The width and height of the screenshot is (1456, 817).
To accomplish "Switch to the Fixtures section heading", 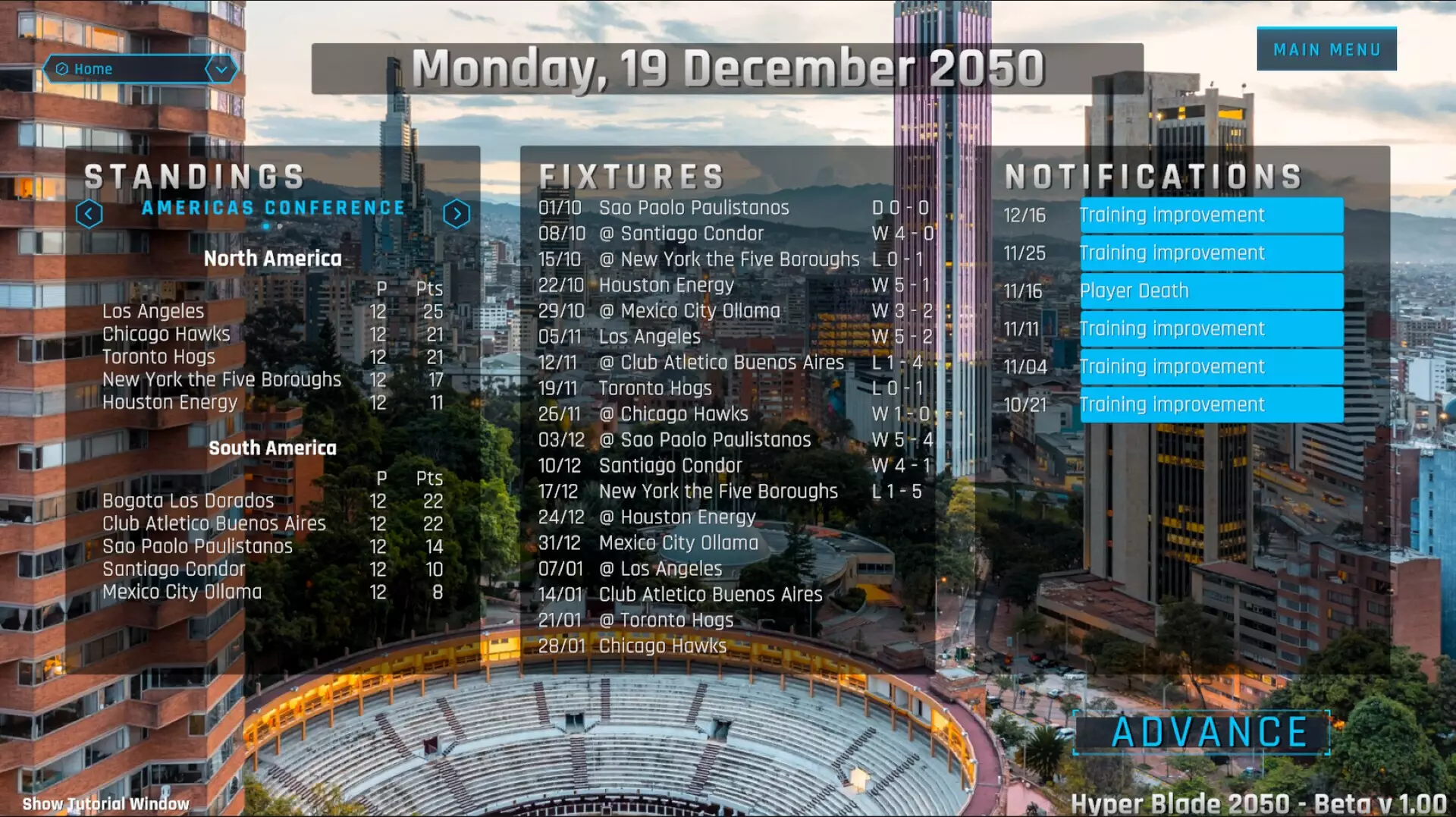I will coord(634,175).
